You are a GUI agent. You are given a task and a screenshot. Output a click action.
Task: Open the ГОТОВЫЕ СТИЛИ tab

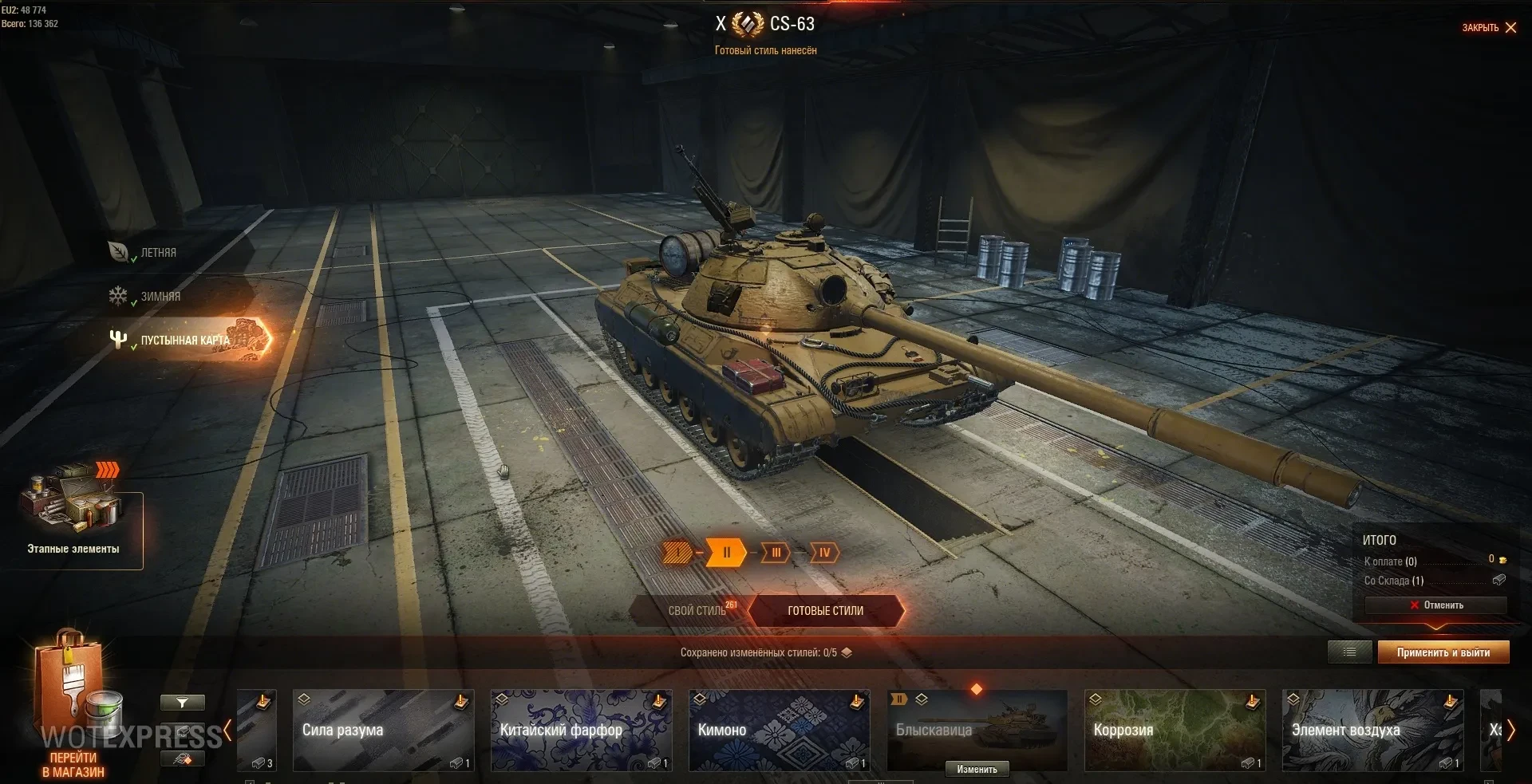[x=826, y=611]
